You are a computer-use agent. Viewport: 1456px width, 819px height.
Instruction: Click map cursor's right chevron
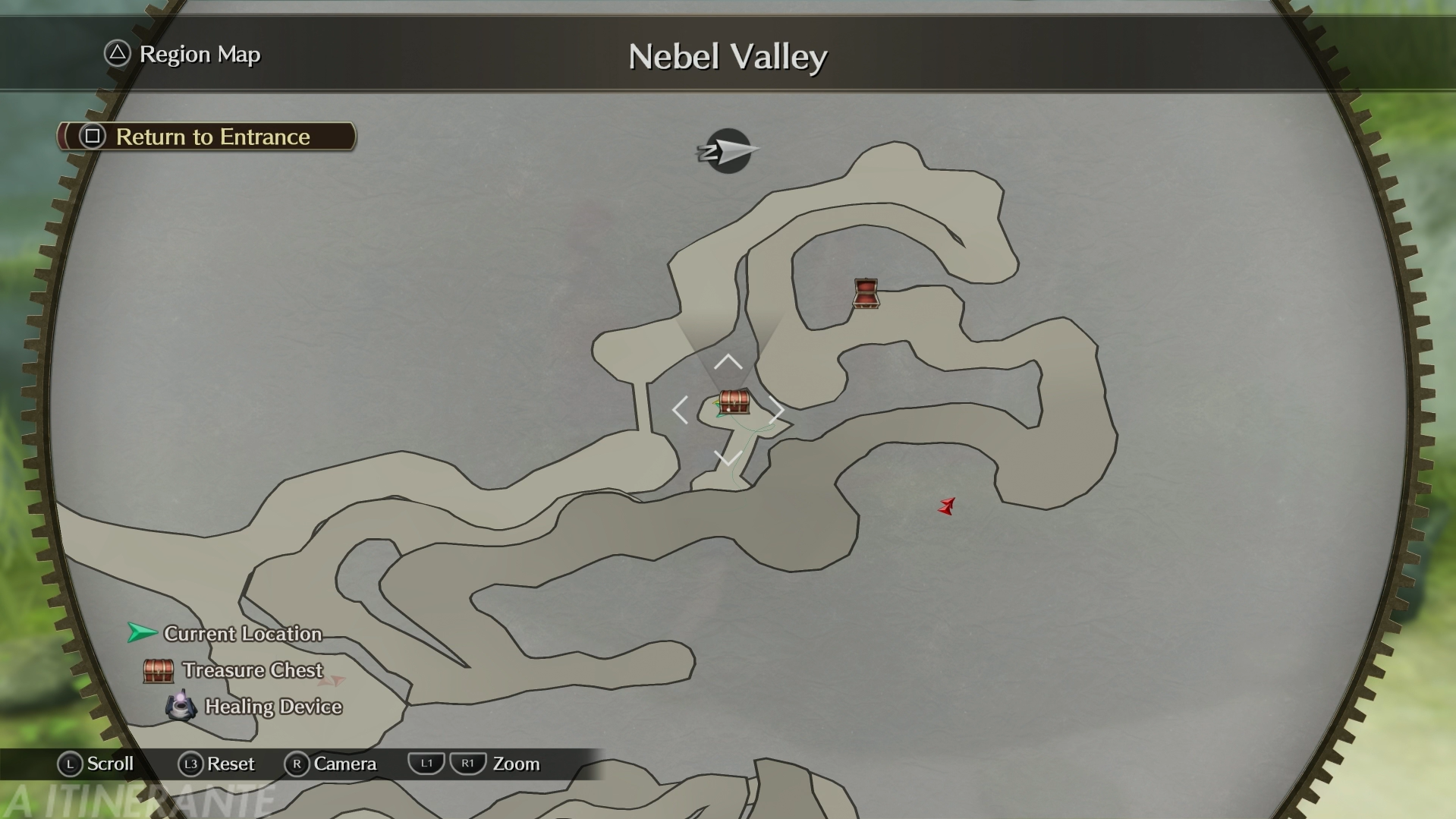click(x=776, y=411)
